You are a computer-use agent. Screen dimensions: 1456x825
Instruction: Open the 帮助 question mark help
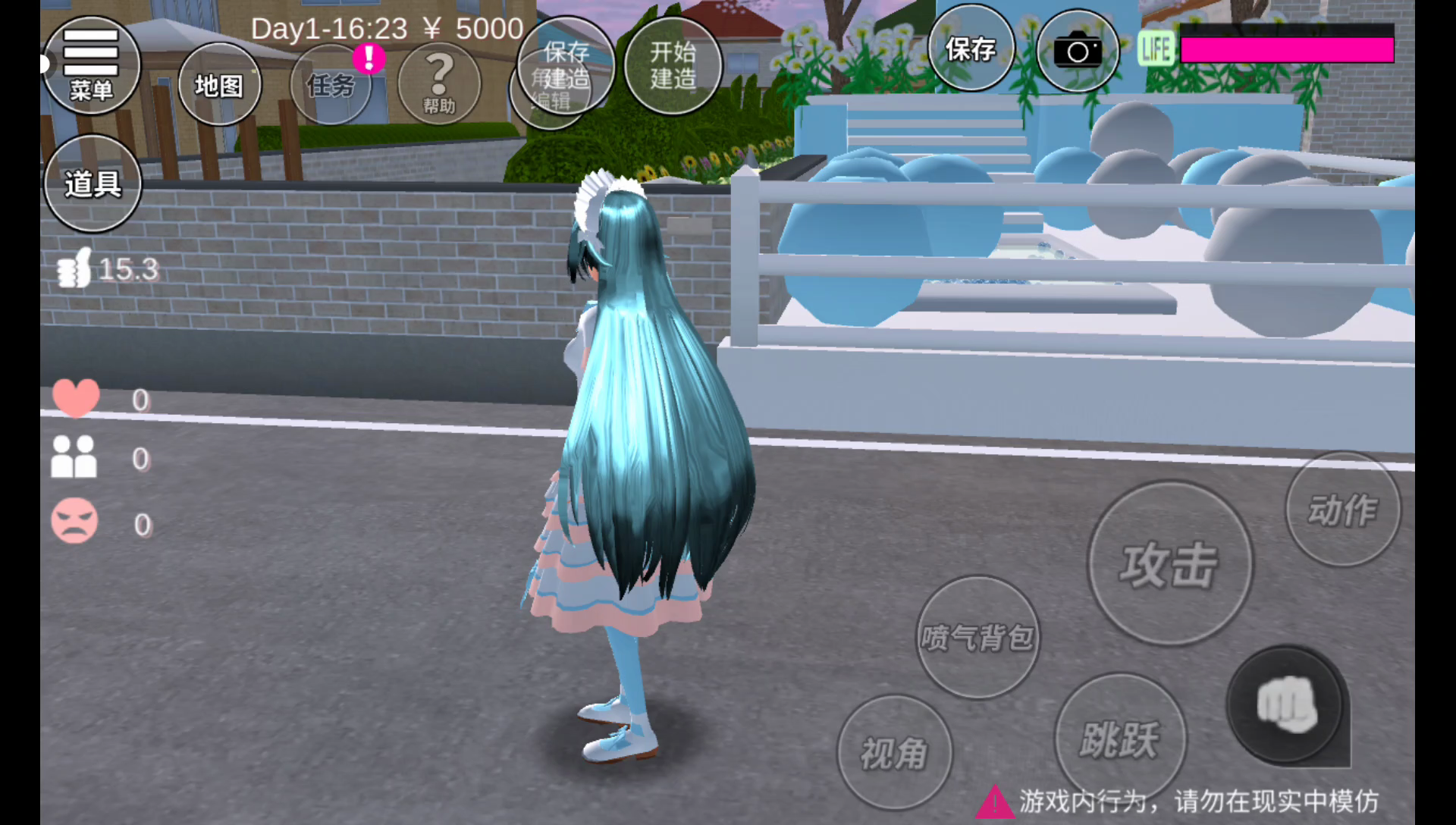coord(439,83)
